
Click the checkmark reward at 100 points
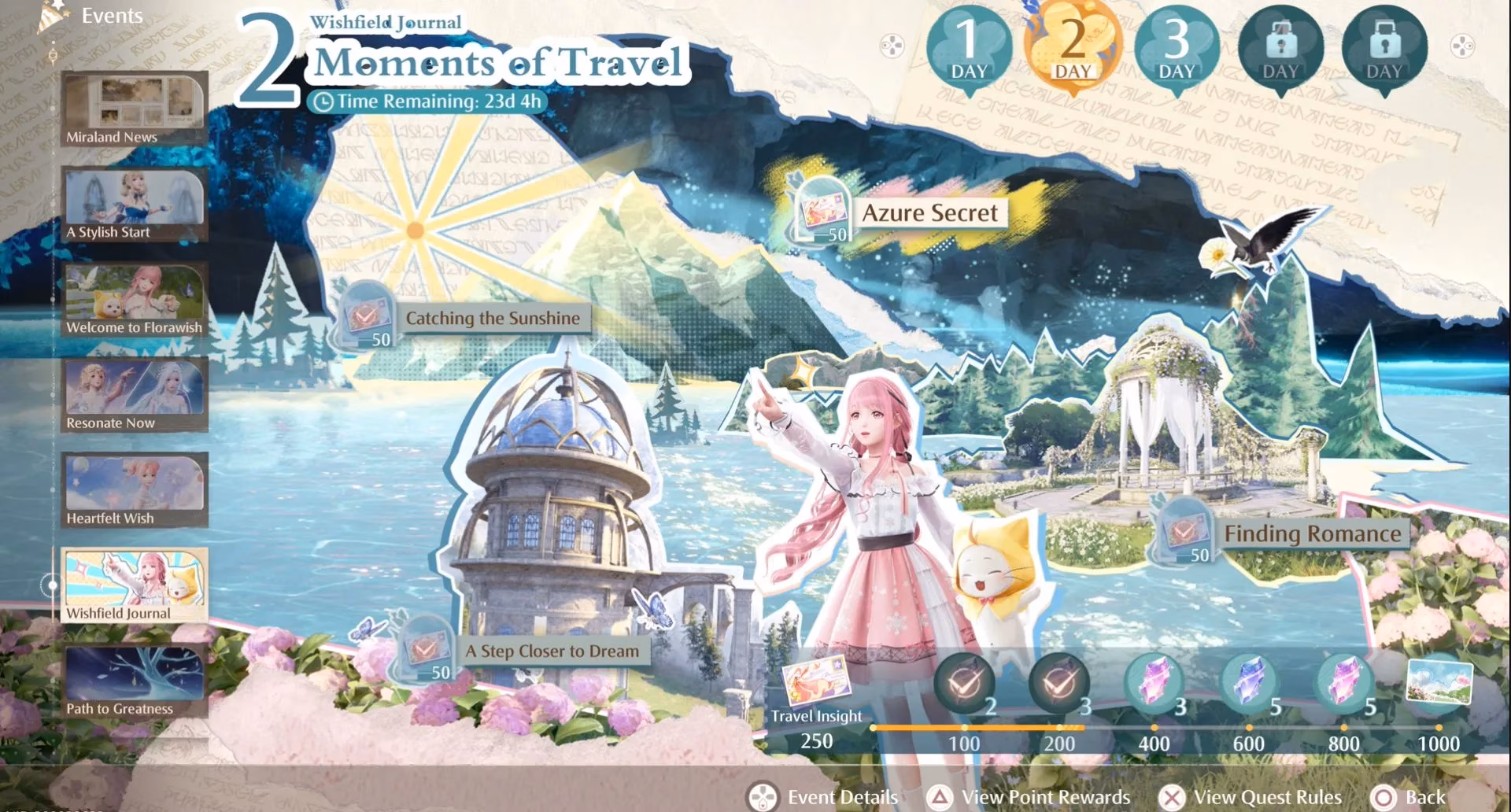point(966,683)
